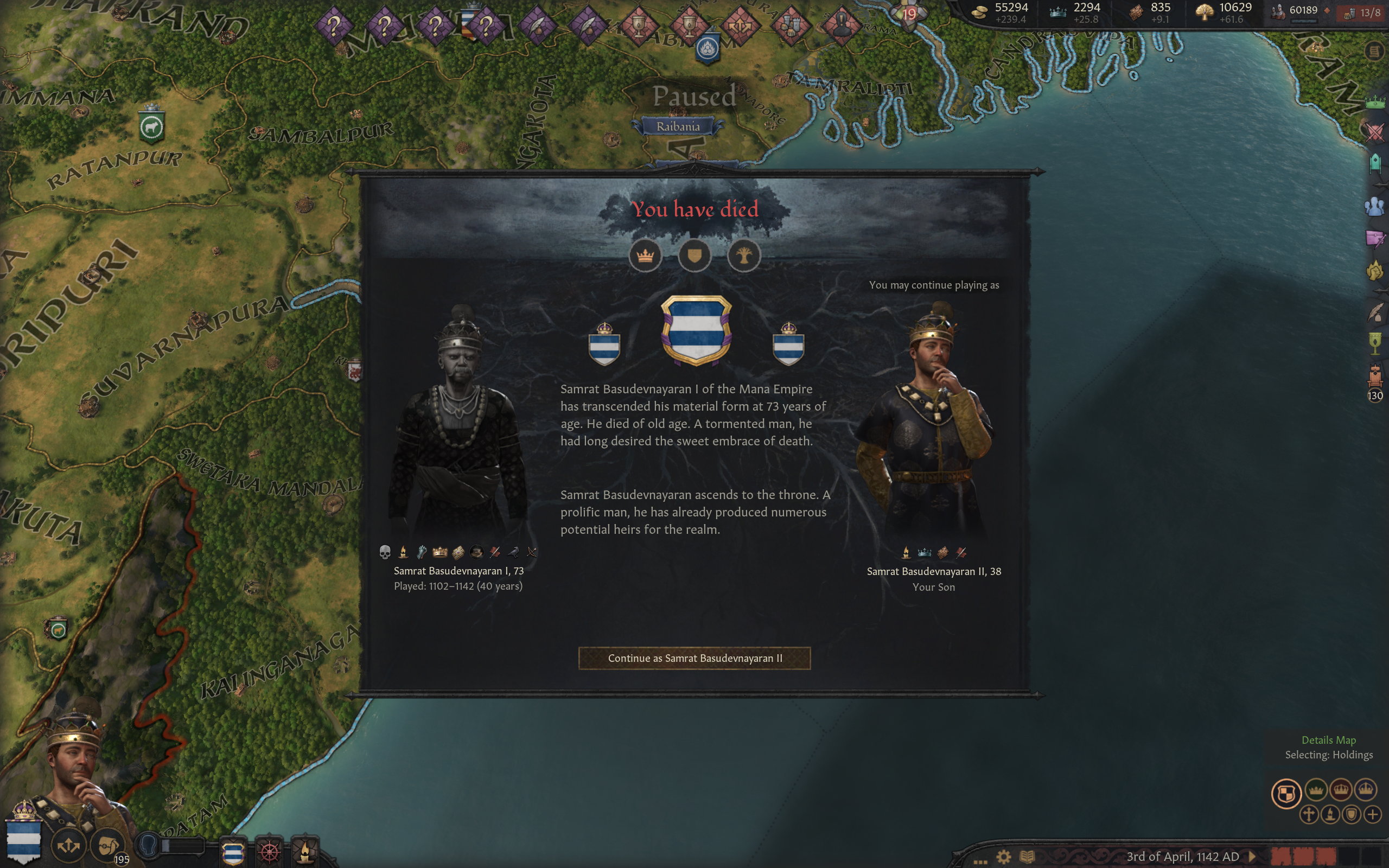Open the Realm crown tab in side panel

(x=1375, y=103)
